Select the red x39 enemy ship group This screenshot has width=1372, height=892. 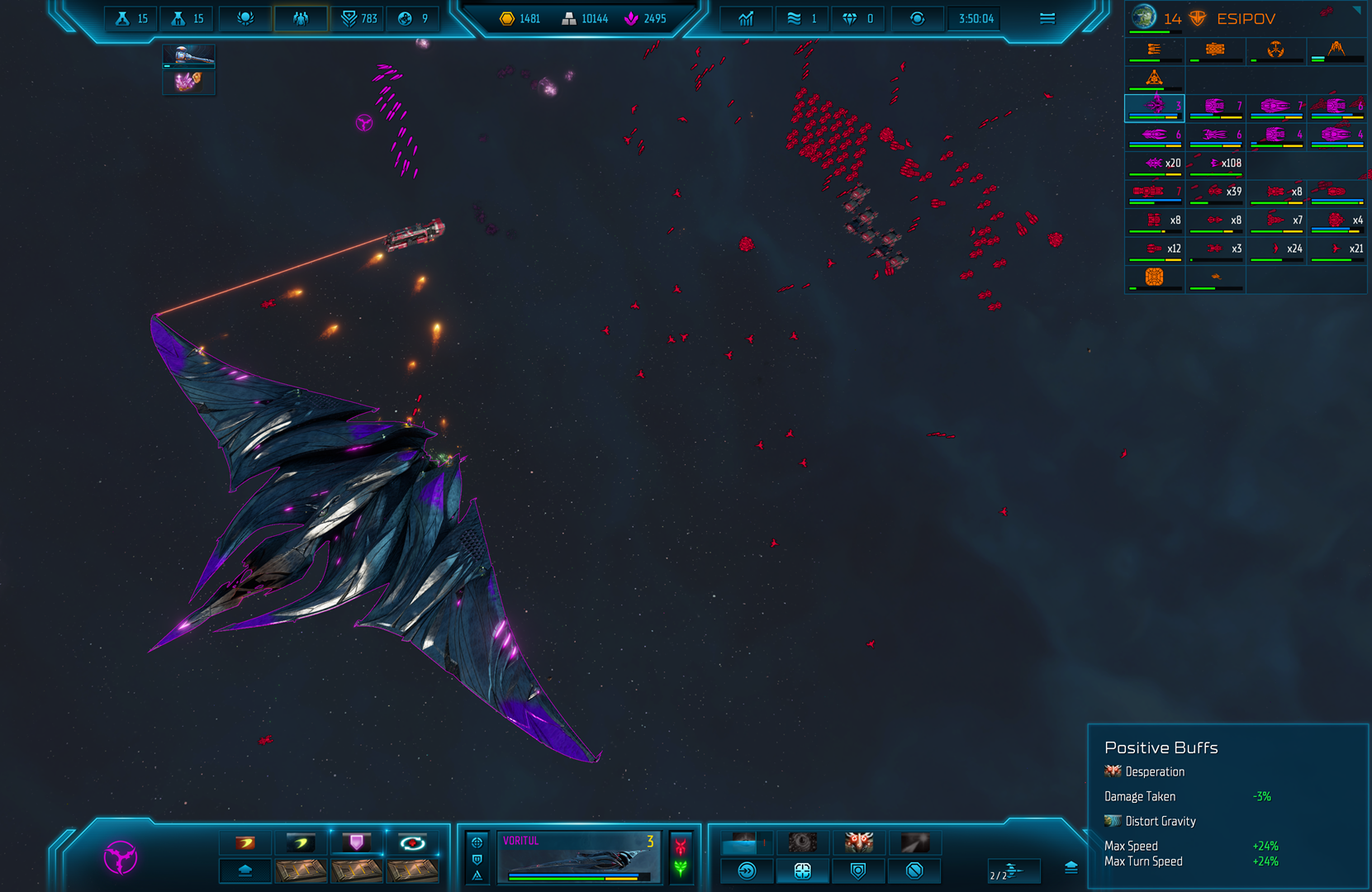click(x=1216, y=192)
